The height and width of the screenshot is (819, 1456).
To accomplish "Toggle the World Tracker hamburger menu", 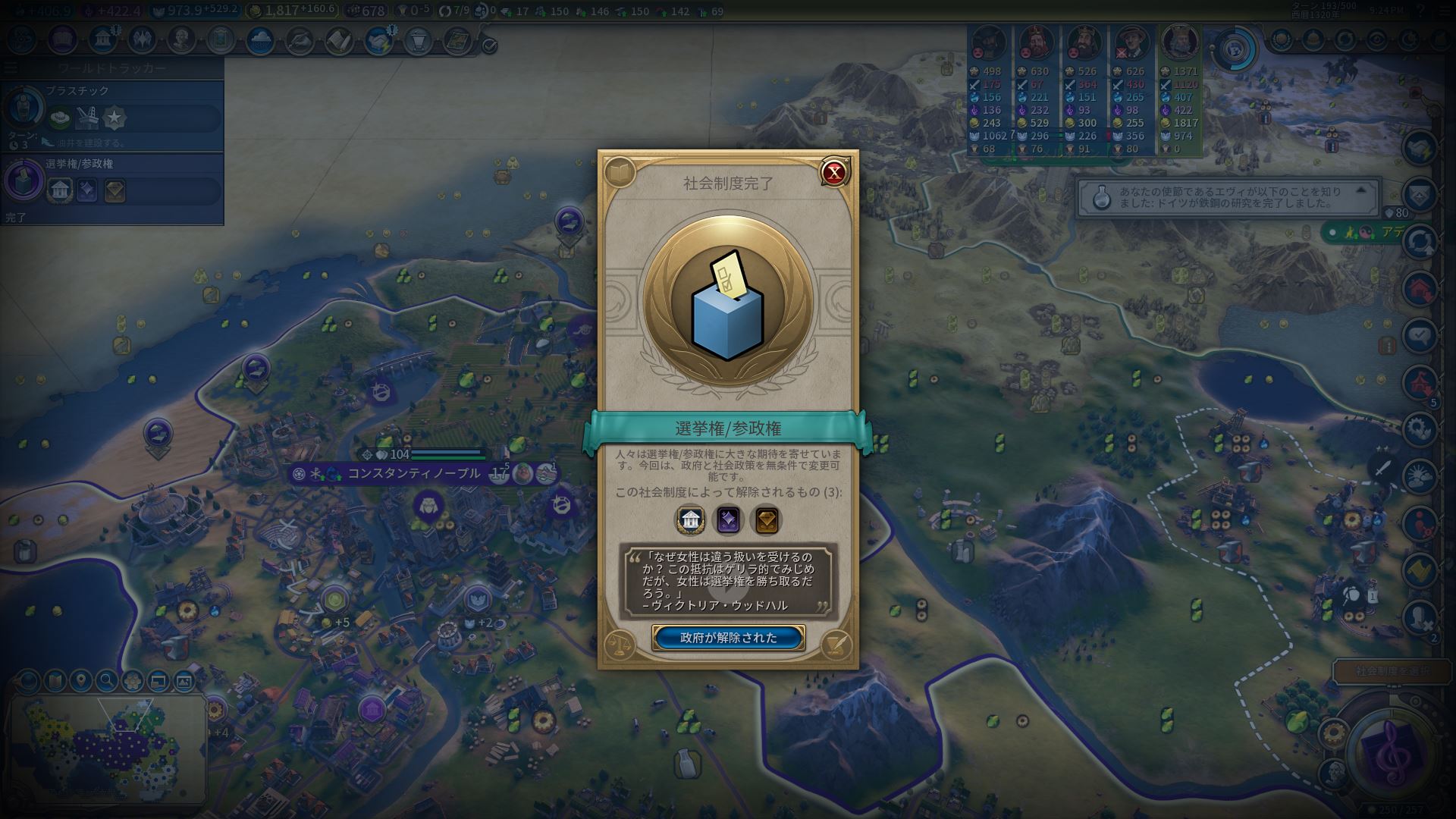I will coord(11,68).
